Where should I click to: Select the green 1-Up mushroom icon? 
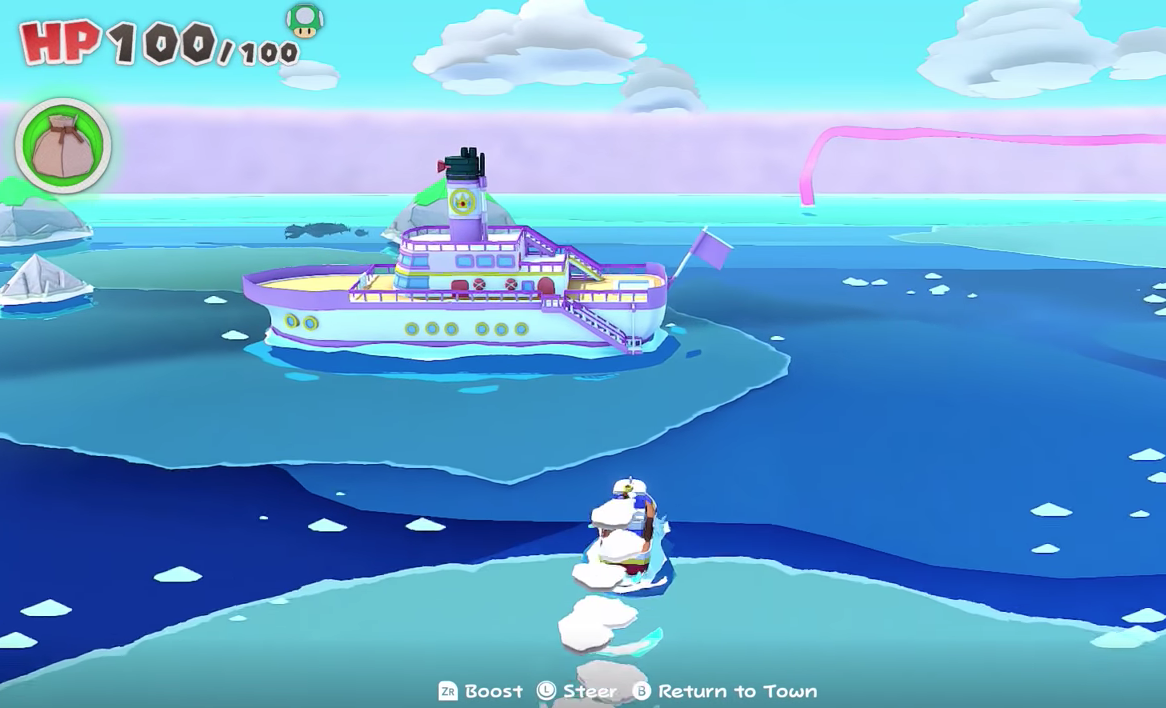click(x=304, y=18)
